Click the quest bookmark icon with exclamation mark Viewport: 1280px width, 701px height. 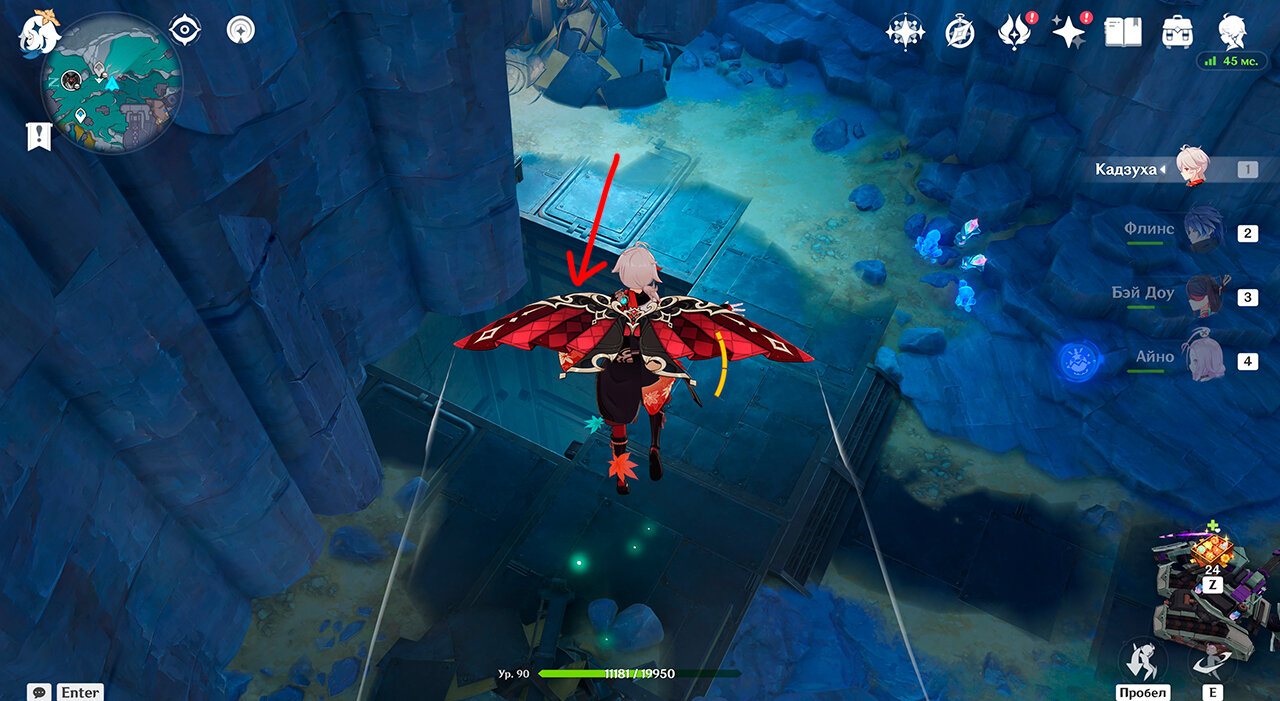tap(39, 138)
